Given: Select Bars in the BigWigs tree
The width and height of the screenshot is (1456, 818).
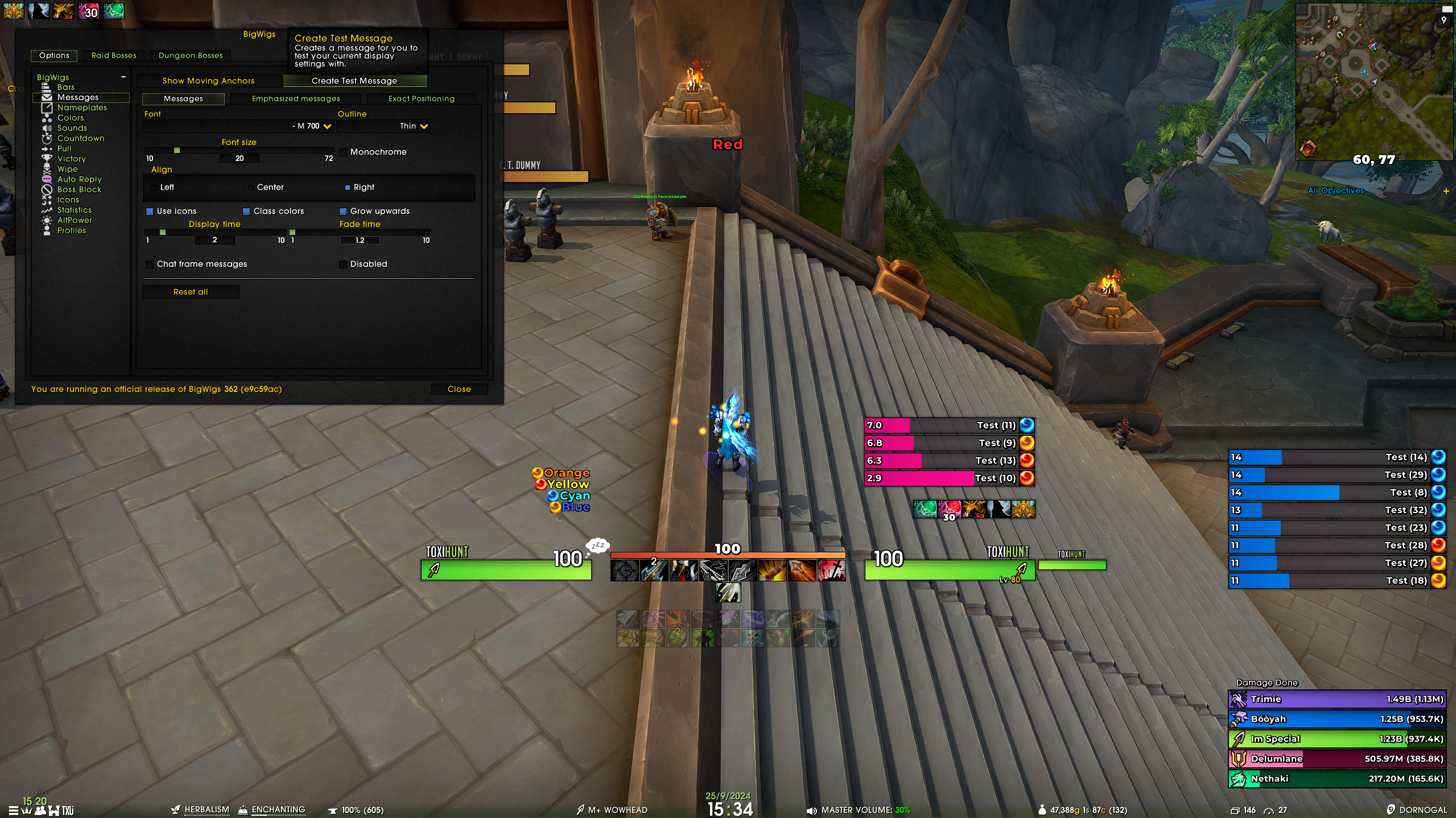Looking at the screenshot, I should click(x=66, y=87).
